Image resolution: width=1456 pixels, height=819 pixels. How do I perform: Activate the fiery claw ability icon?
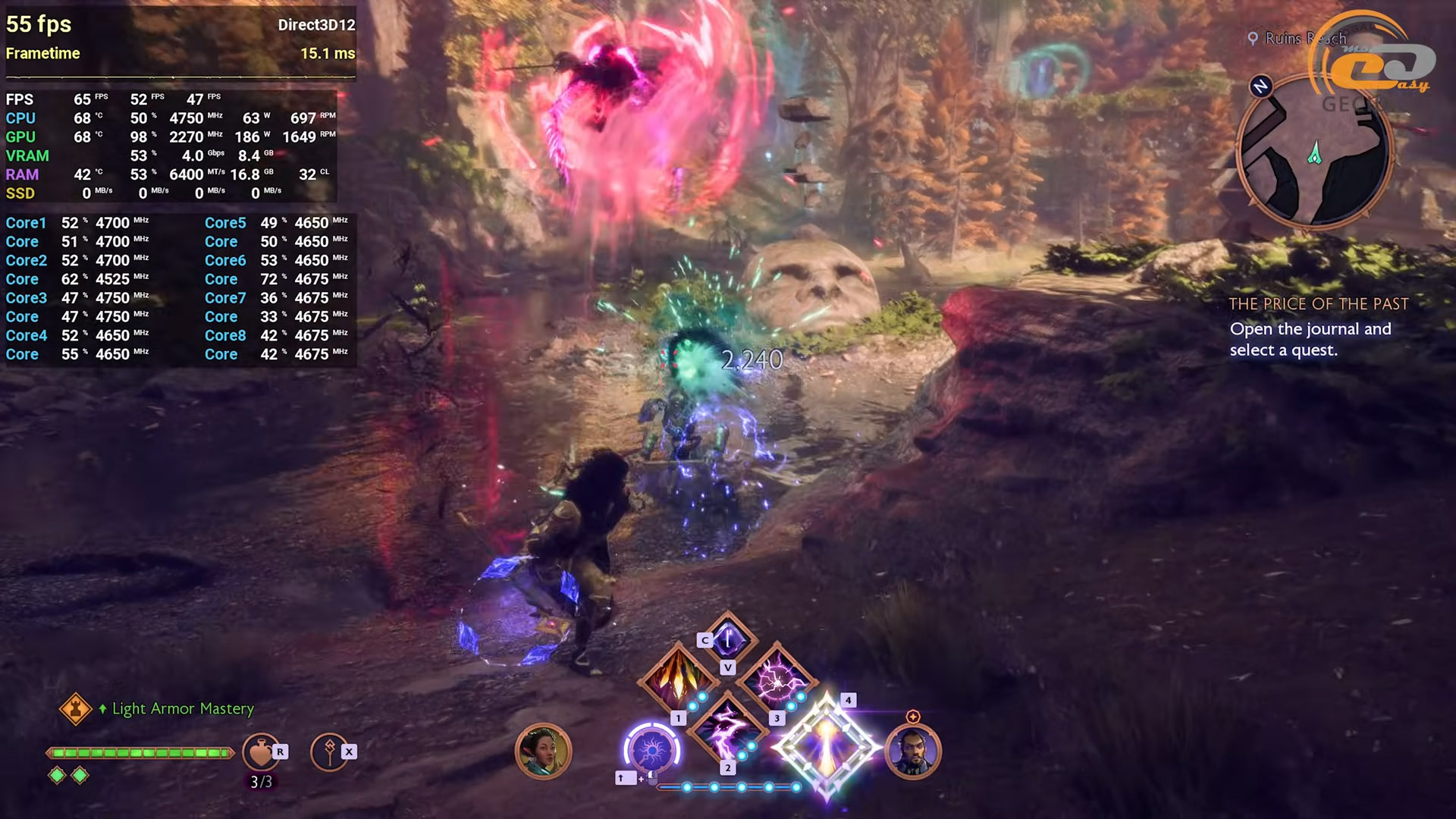tap(677, 680)
